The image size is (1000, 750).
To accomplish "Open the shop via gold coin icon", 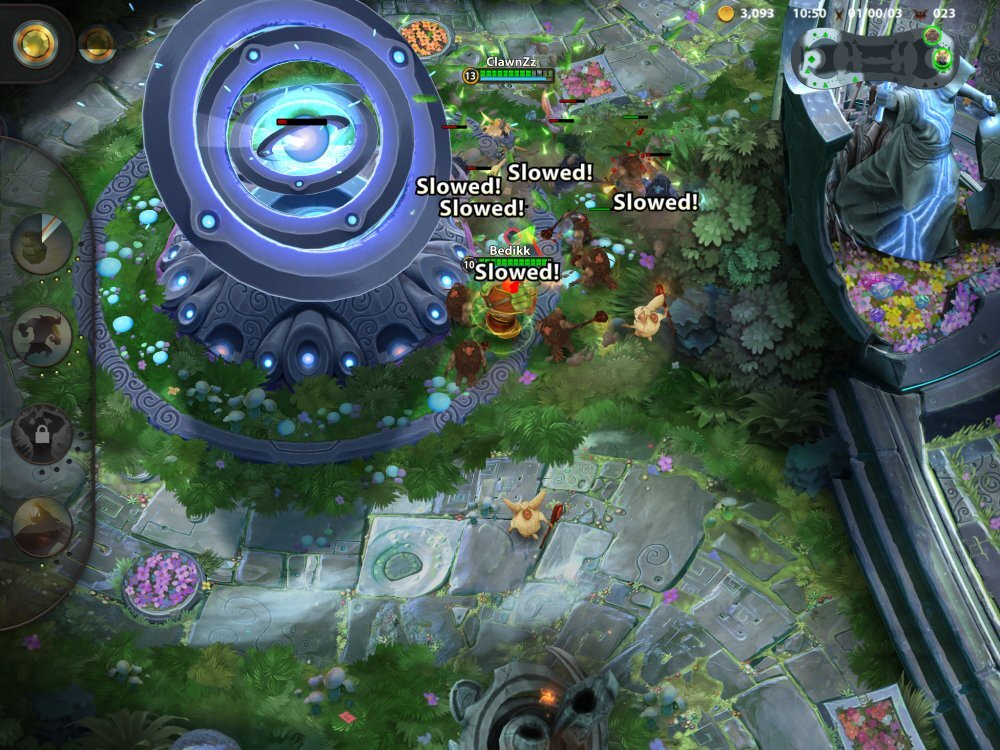I will click(726, 13).
